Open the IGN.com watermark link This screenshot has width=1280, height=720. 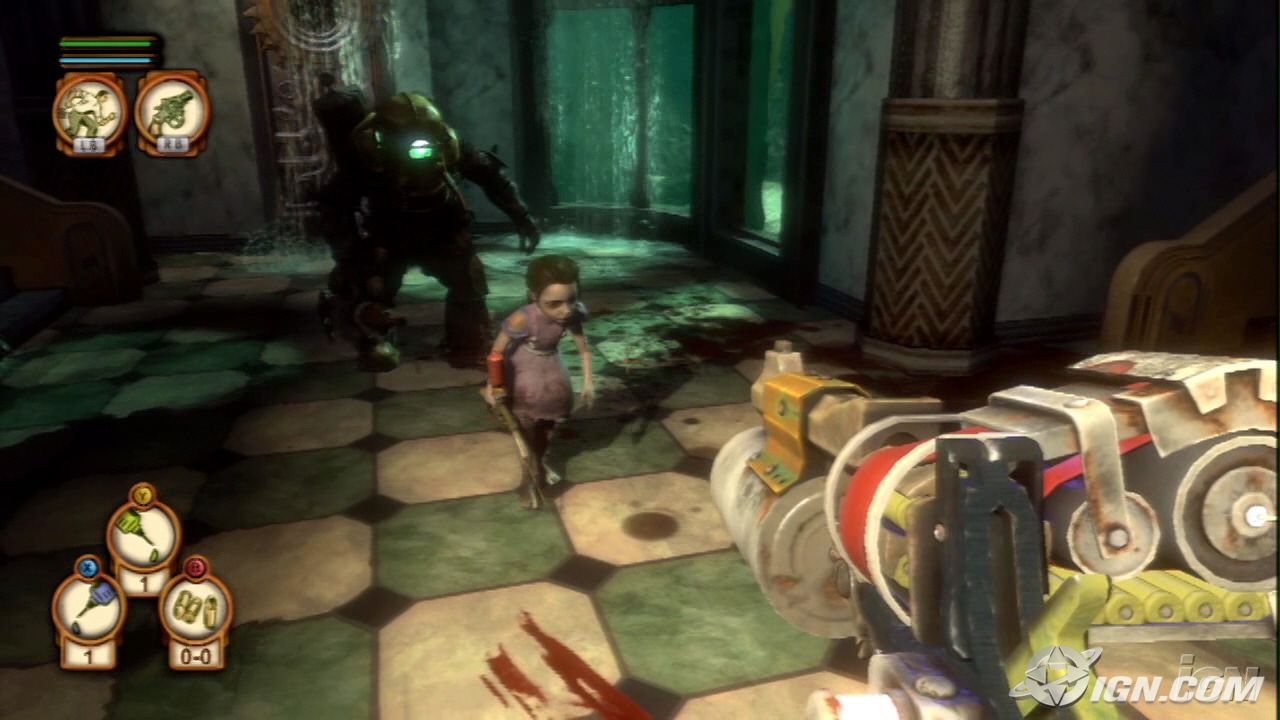pos(1138,678)
